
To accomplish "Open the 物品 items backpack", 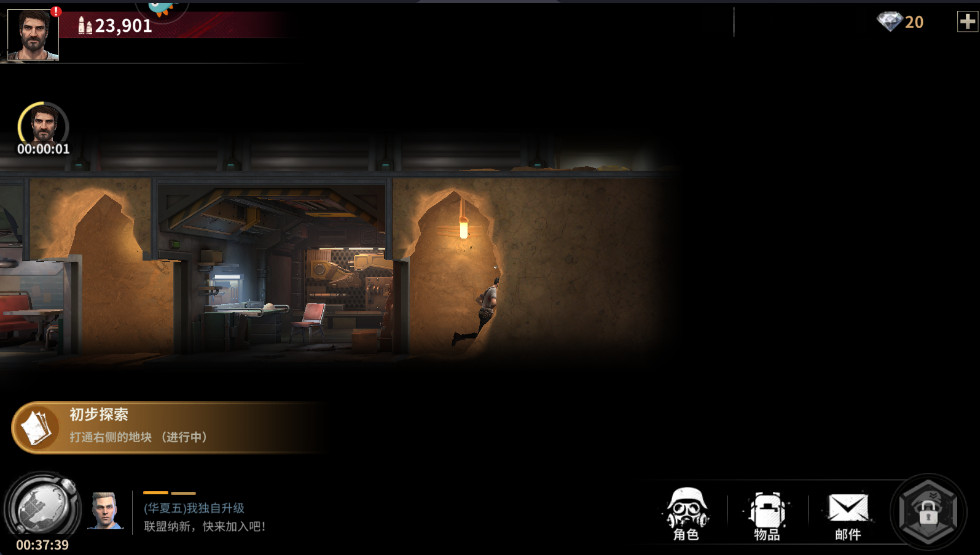I will click(767, 514).
